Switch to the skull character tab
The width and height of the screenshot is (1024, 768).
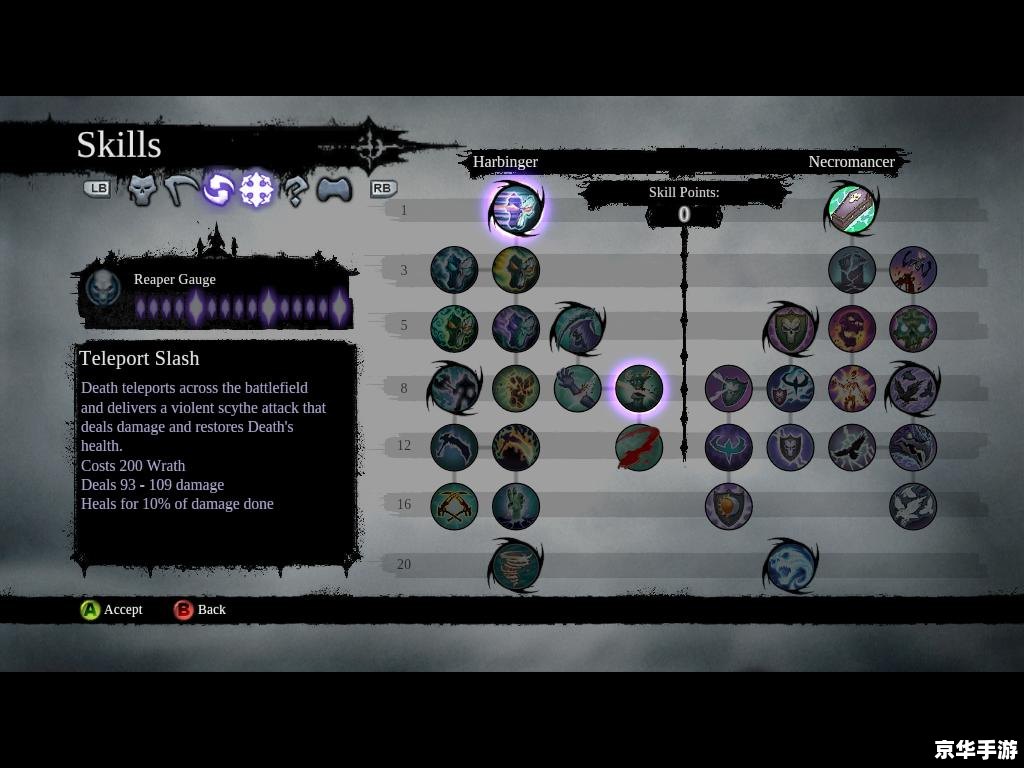click(142, 189)
